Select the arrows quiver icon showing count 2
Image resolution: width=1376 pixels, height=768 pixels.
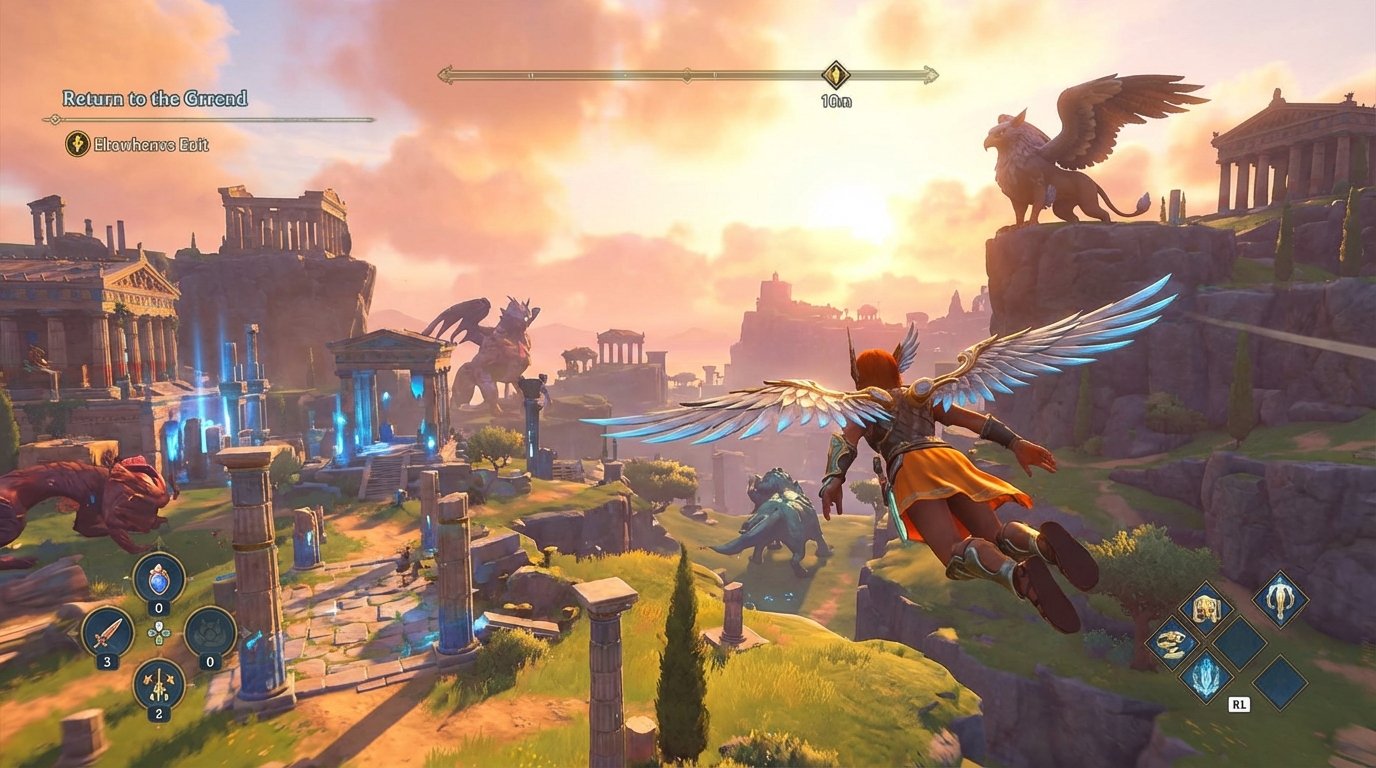tap(157, 686)
